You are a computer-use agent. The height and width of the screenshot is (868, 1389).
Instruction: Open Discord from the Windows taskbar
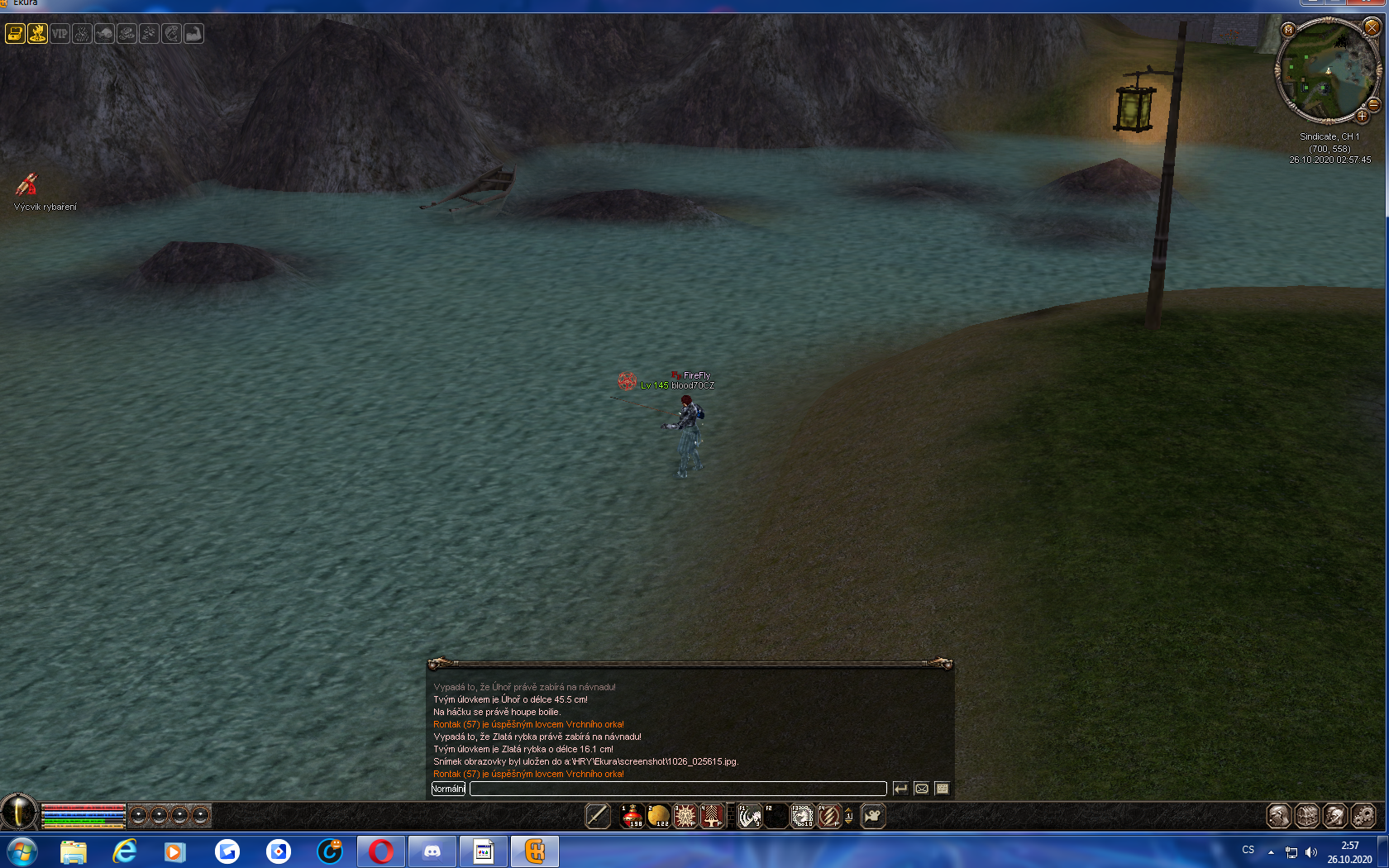pyautogui.click(x=432, y=851)
